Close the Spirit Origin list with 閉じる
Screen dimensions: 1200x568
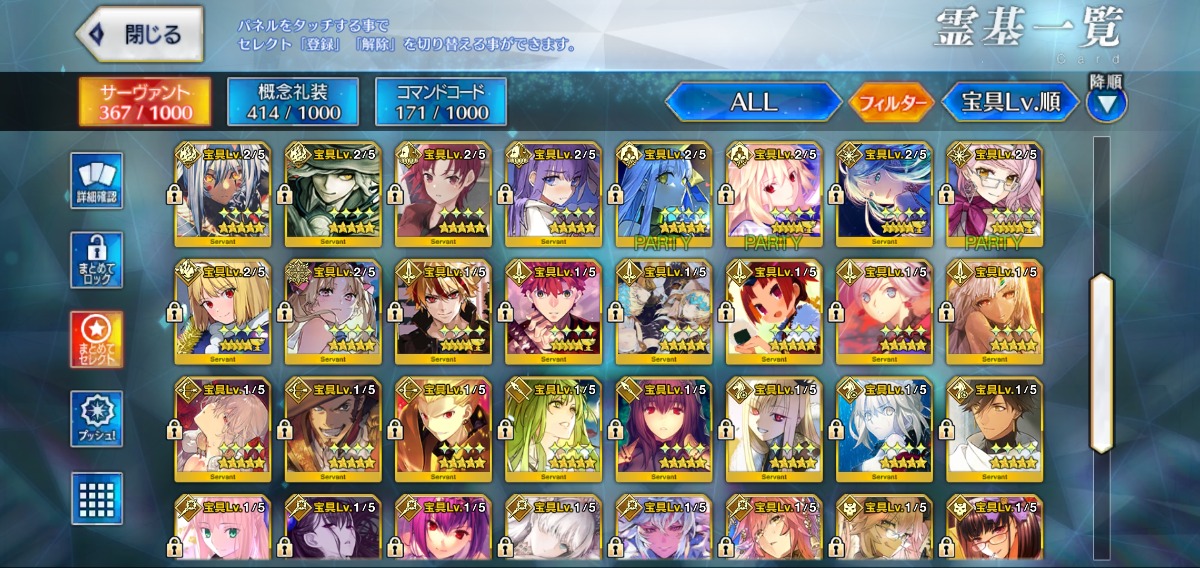[140, 34]
